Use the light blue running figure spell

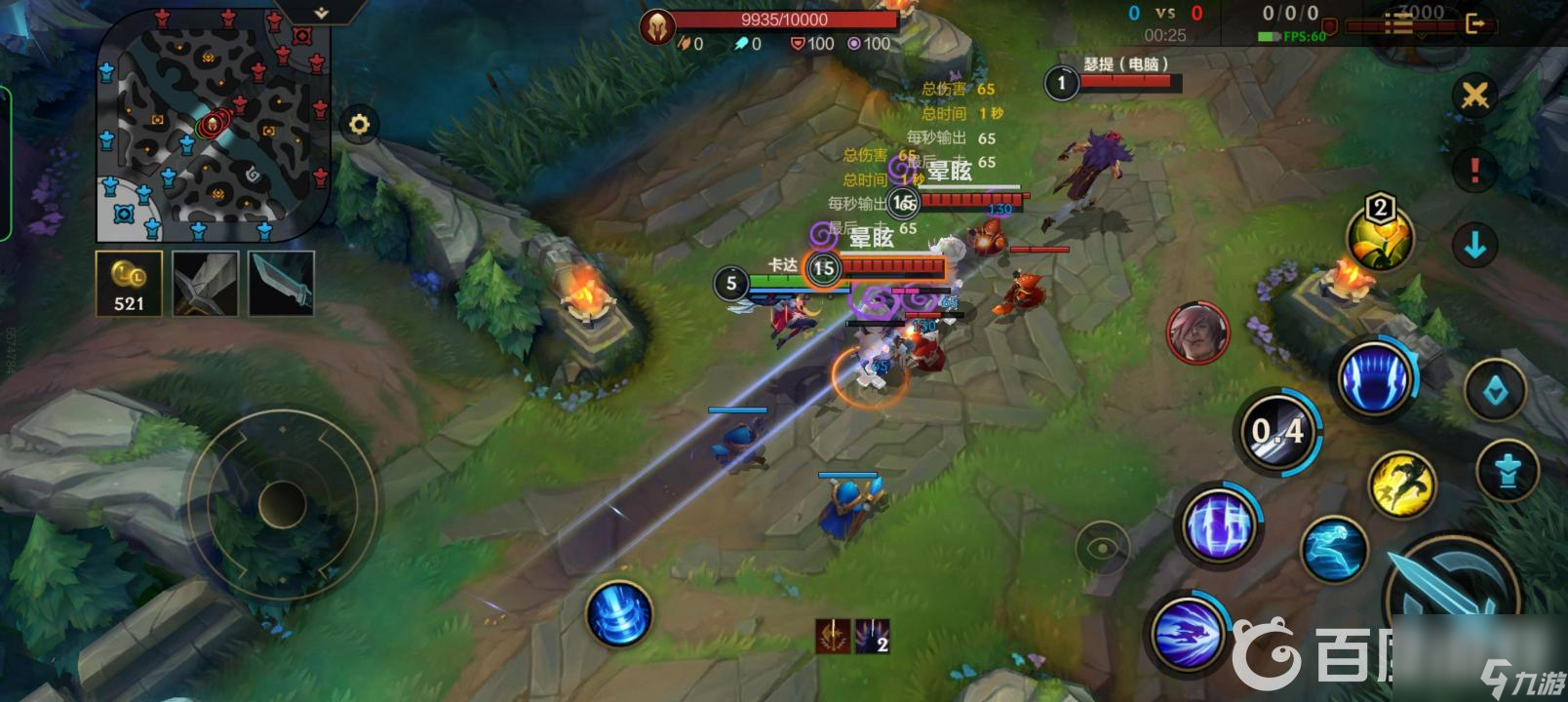click(1334, 549)
